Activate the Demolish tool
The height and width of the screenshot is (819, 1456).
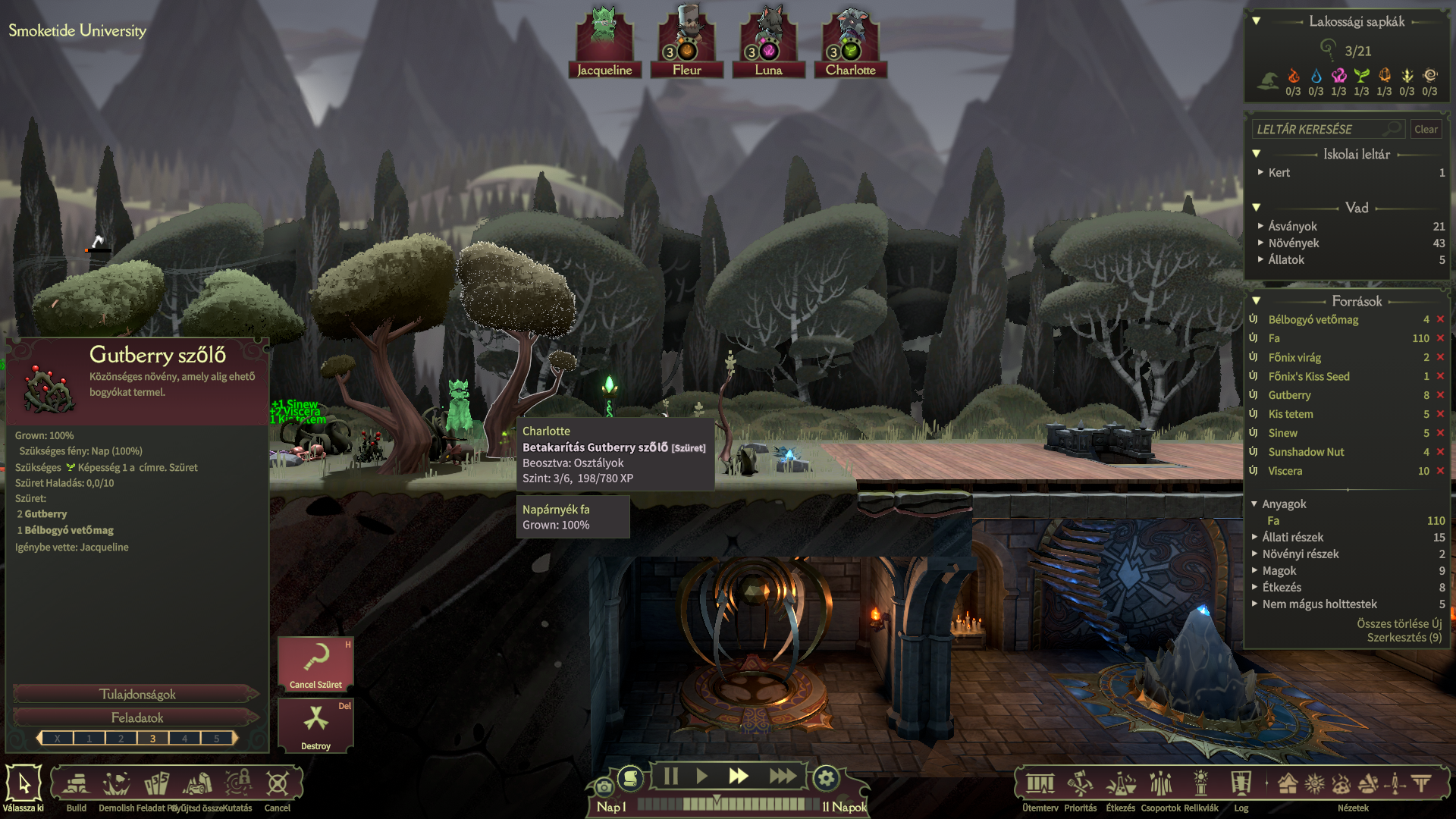click(116, 784)
